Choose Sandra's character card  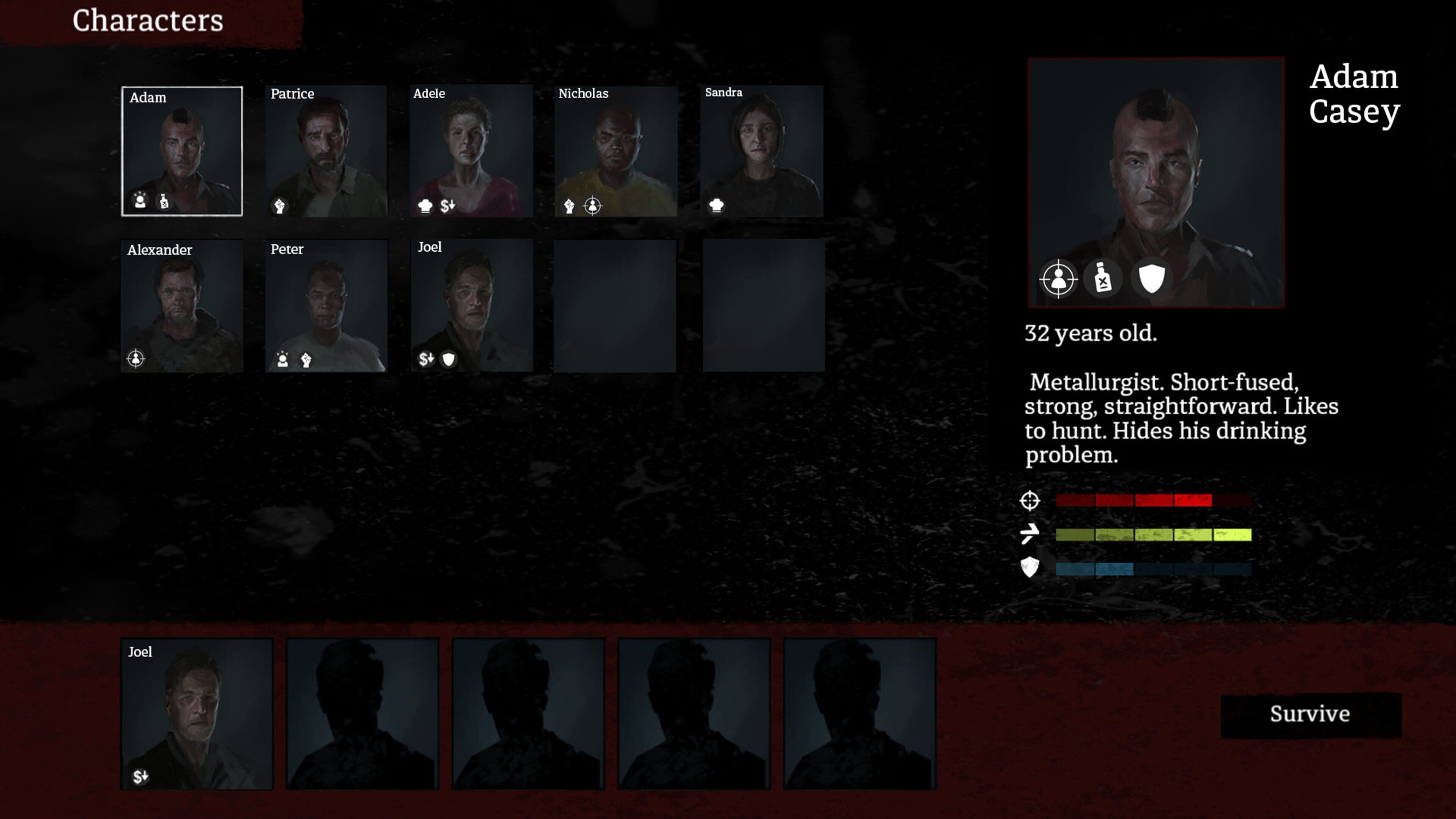[x=761, y=151]
